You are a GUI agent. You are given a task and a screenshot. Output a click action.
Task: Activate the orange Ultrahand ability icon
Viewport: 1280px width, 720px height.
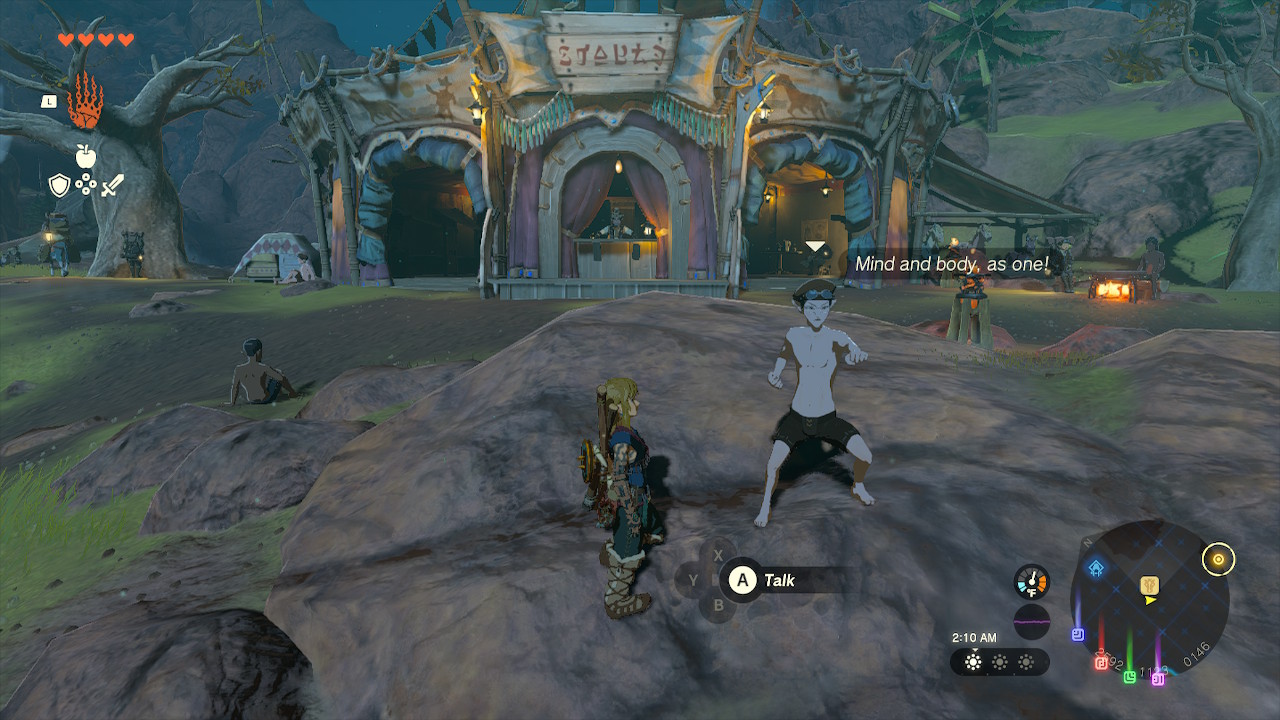click(85, 101)
